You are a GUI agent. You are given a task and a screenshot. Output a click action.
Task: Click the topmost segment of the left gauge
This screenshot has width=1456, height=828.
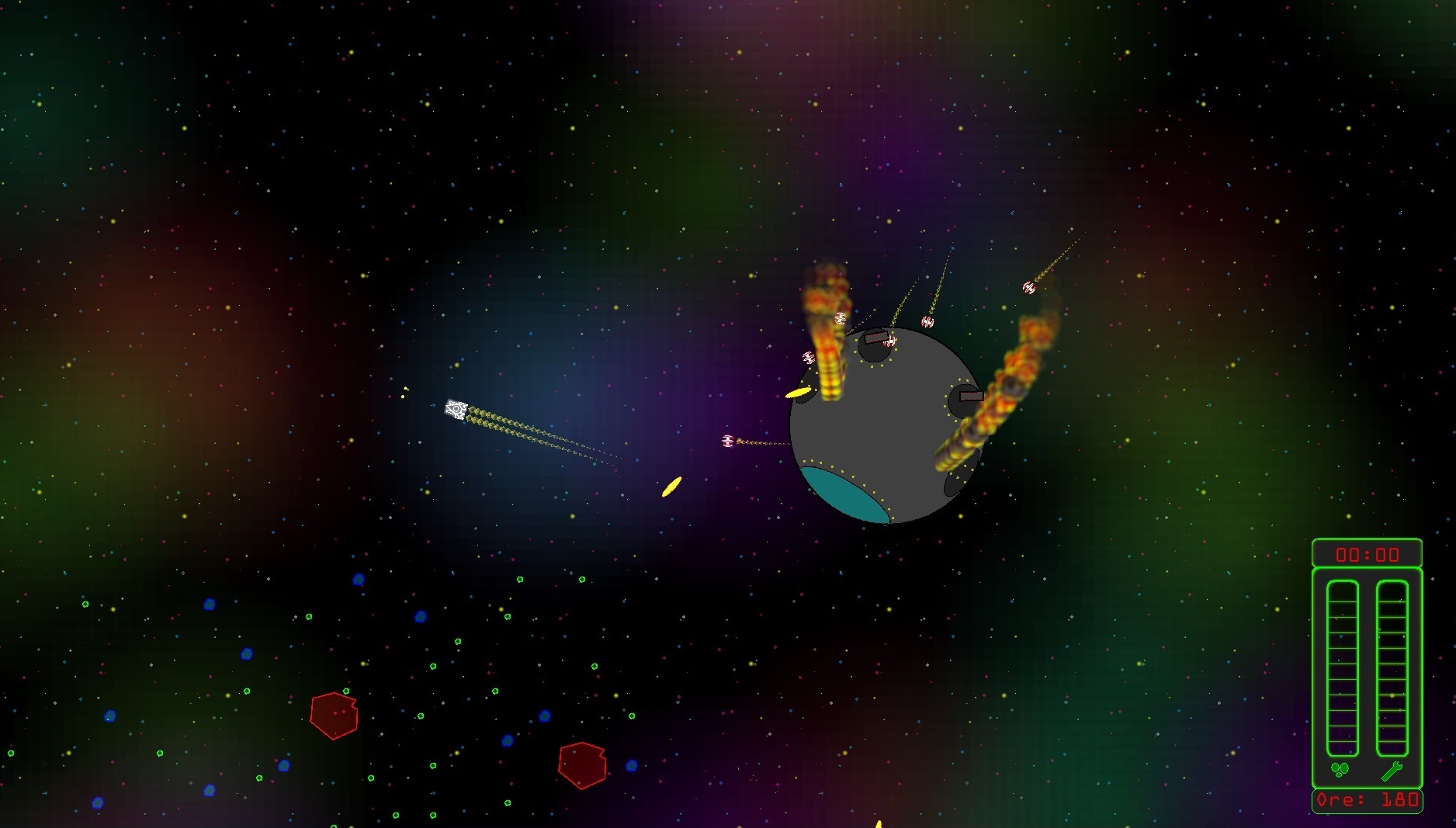(1341, 592)
